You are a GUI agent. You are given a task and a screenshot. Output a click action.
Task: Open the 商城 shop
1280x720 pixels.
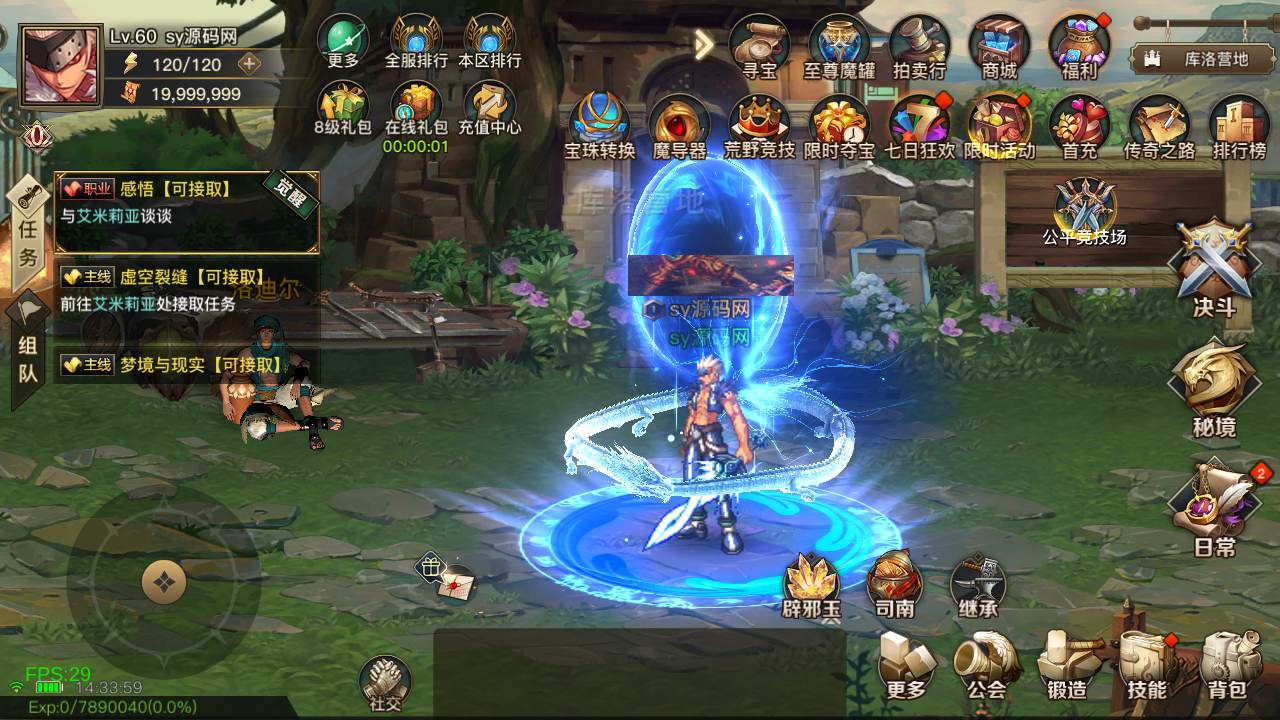click(x=999, y=46)
